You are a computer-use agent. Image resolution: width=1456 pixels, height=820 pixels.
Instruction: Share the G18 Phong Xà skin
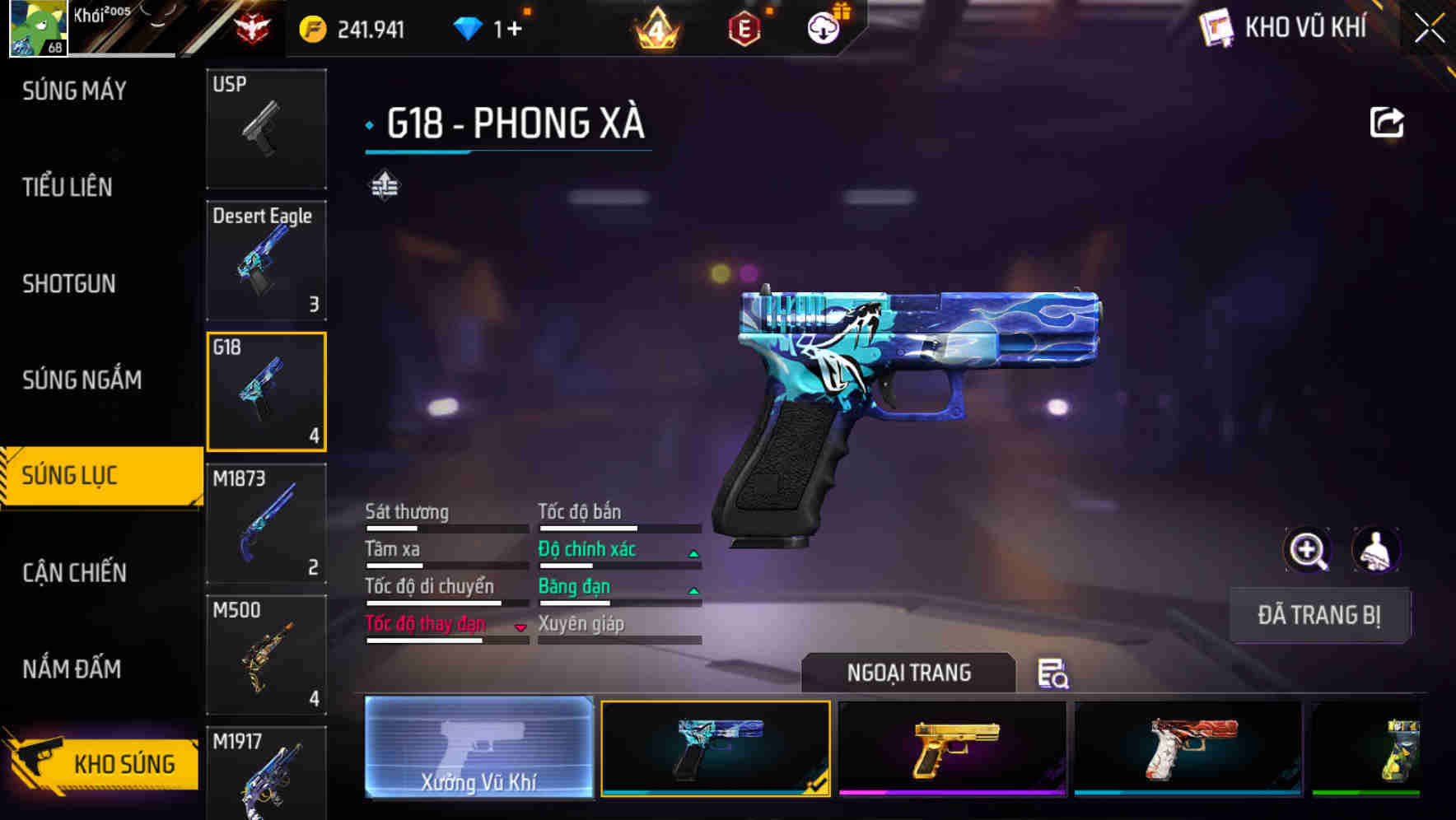click(x=1387, y=121)
